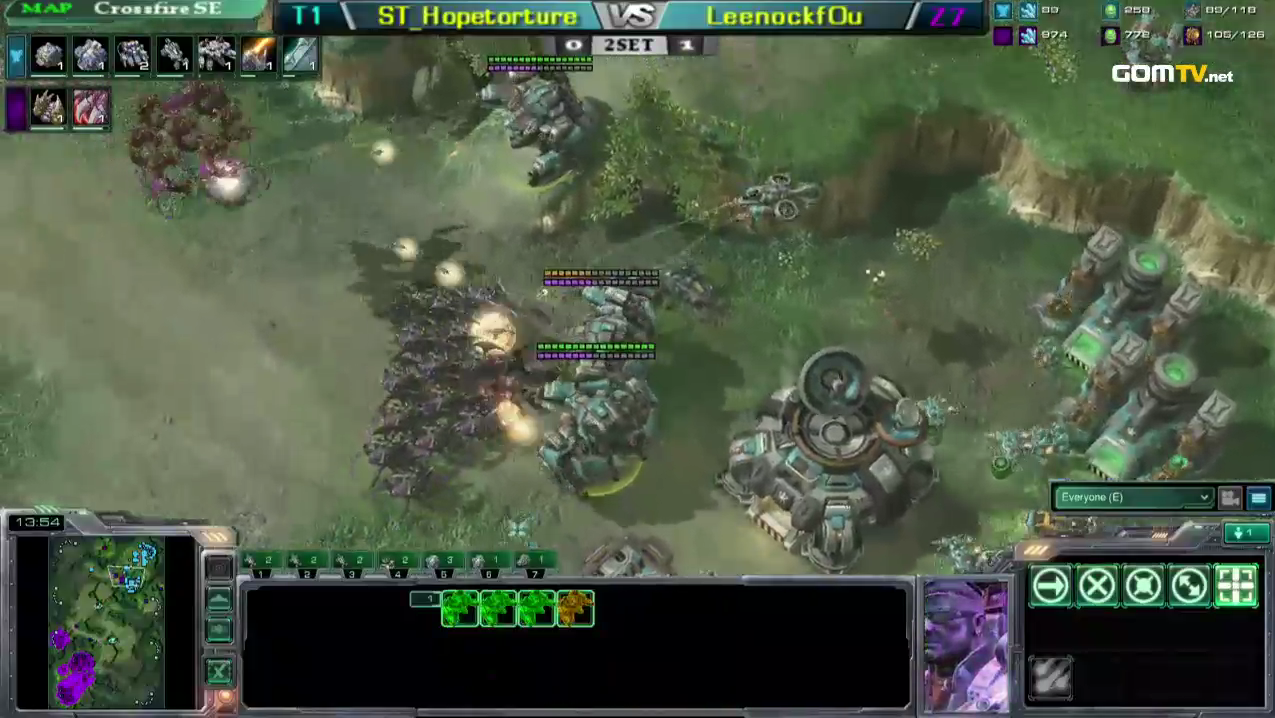Click the minimap
Viewport: 1275px width, 718px height.
(106, 620)
